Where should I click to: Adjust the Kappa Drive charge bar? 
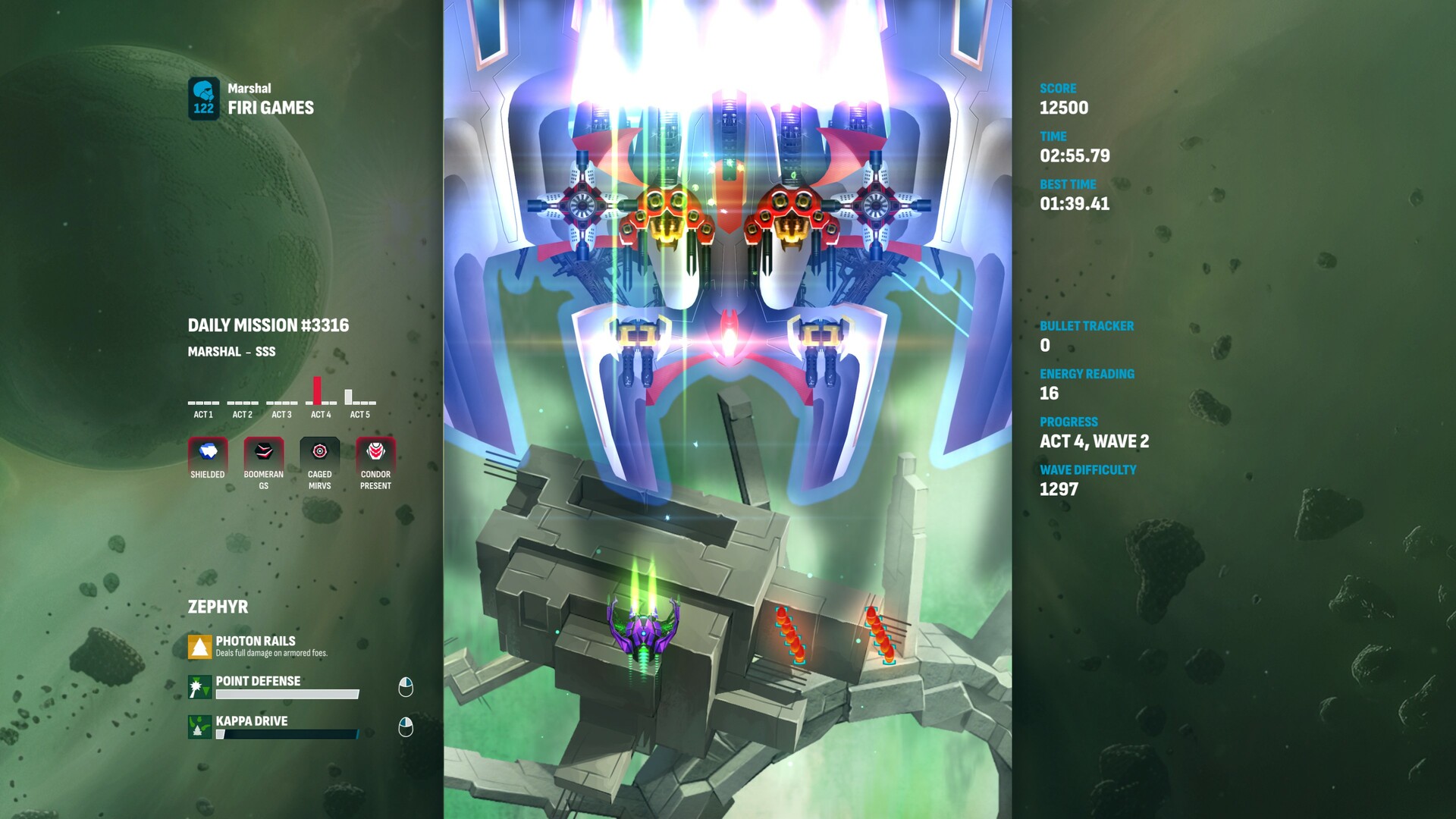pos(288,734)
